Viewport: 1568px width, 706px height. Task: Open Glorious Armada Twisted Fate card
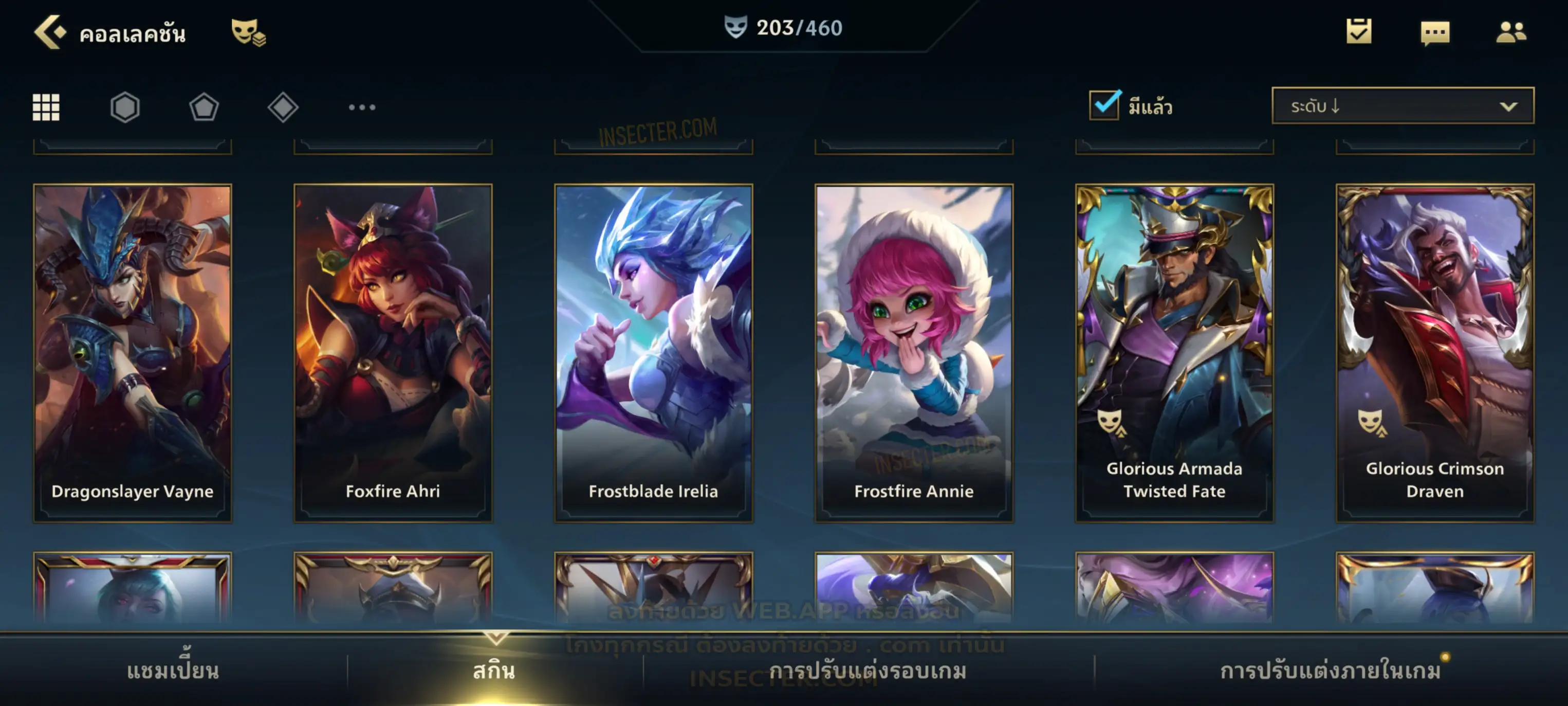tap(1174, 353)
